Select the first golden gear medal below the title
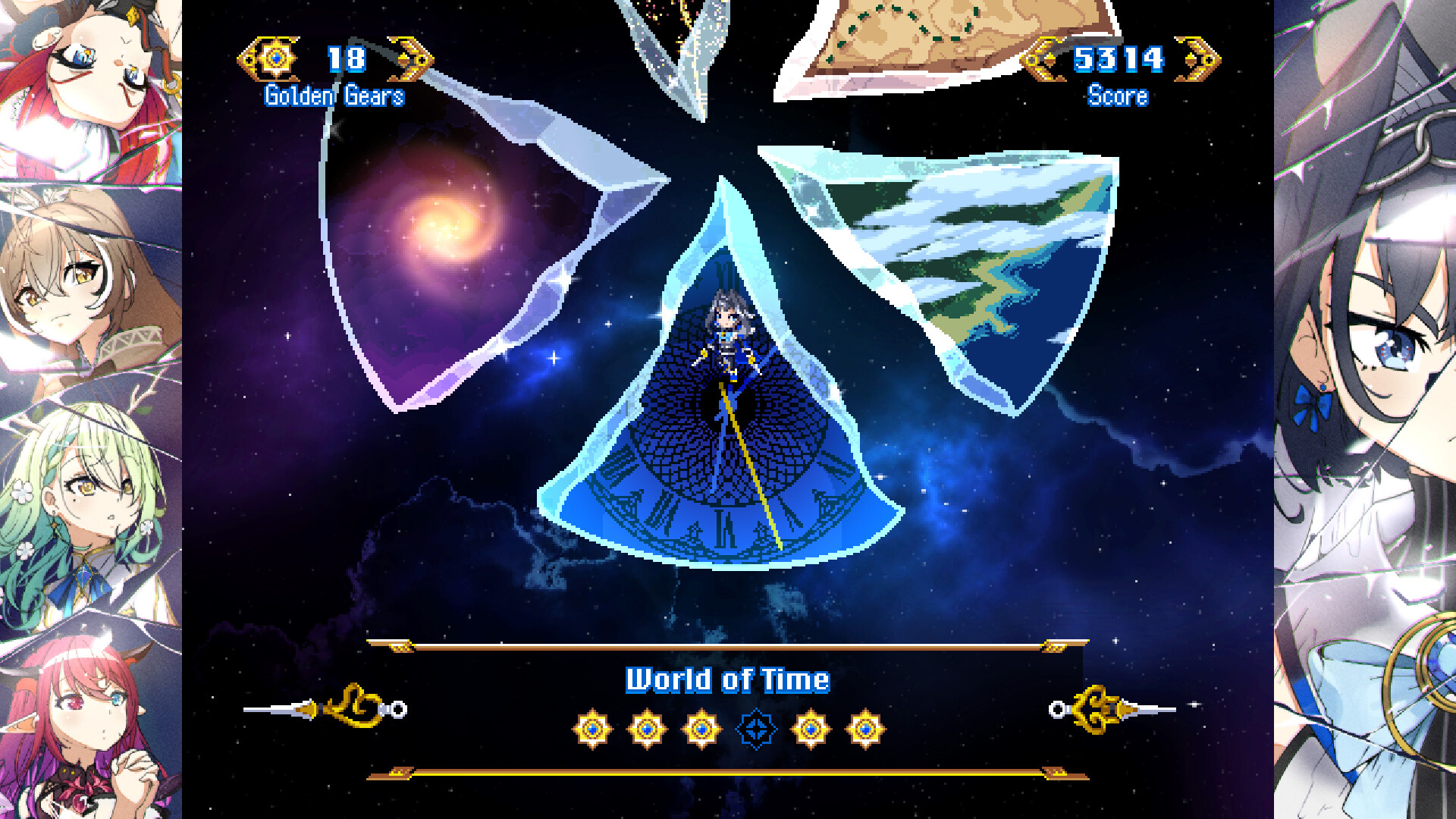 point(594,728)
